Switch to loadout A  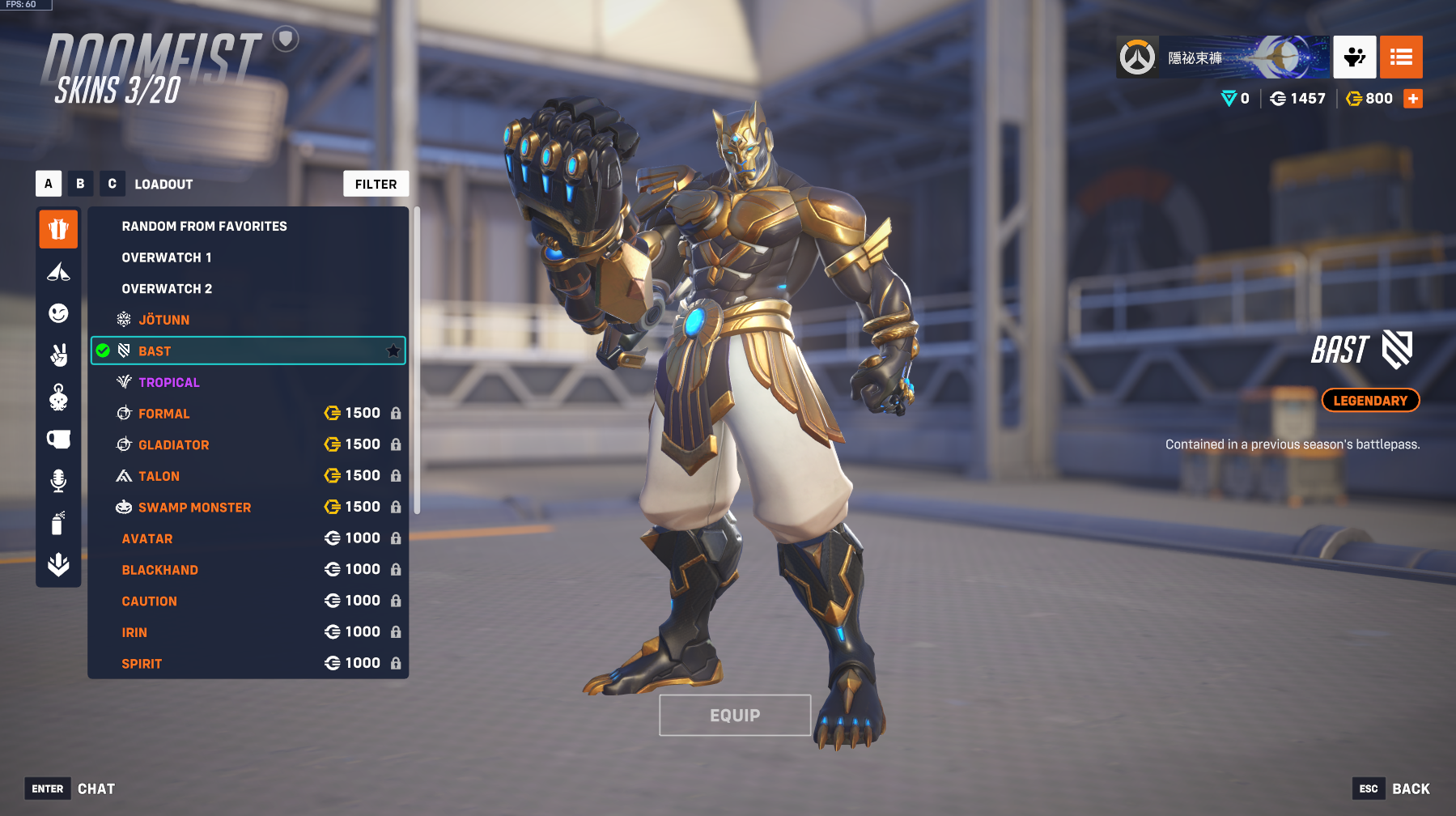(x=49, y=184)
